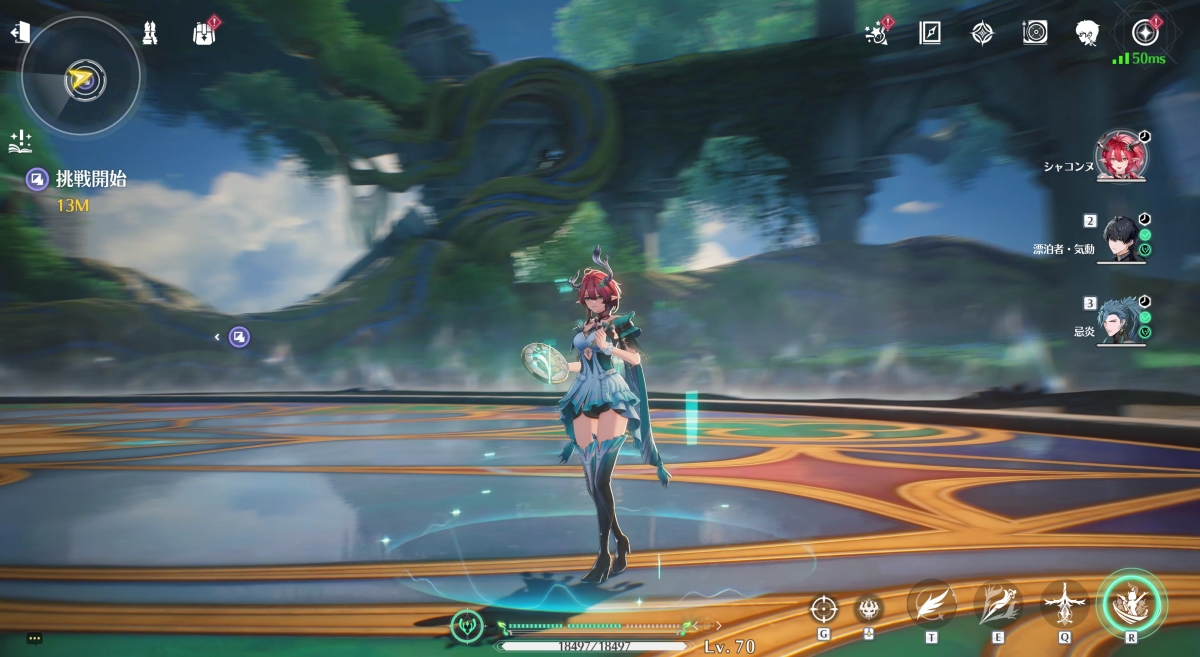Open the four-point star convene icon
Viewport: 1200px width, 657px height.
(x=983, y=33)
